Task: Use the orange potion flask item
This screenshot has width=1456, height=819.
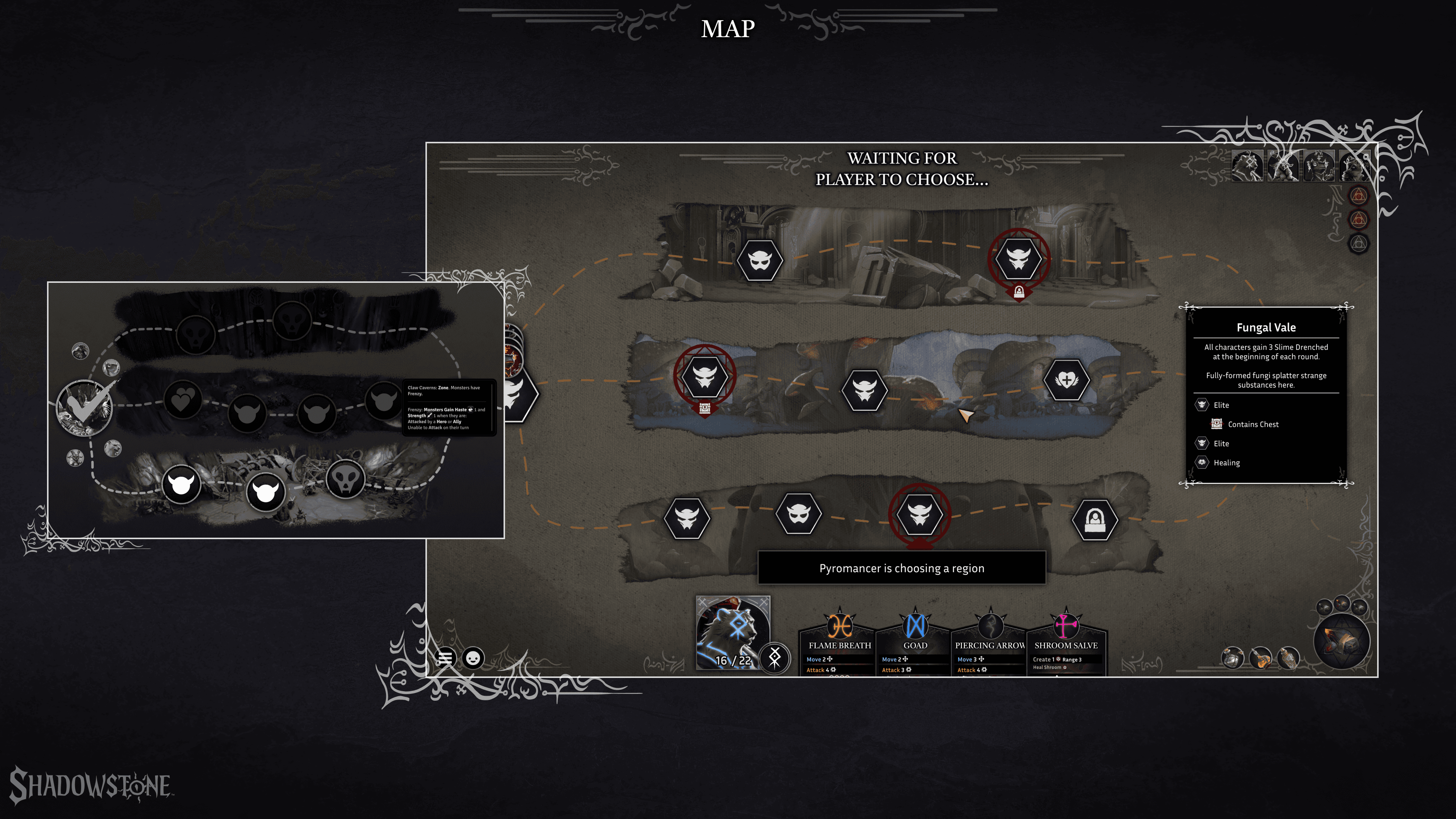Action: (x=1260, y=658)
